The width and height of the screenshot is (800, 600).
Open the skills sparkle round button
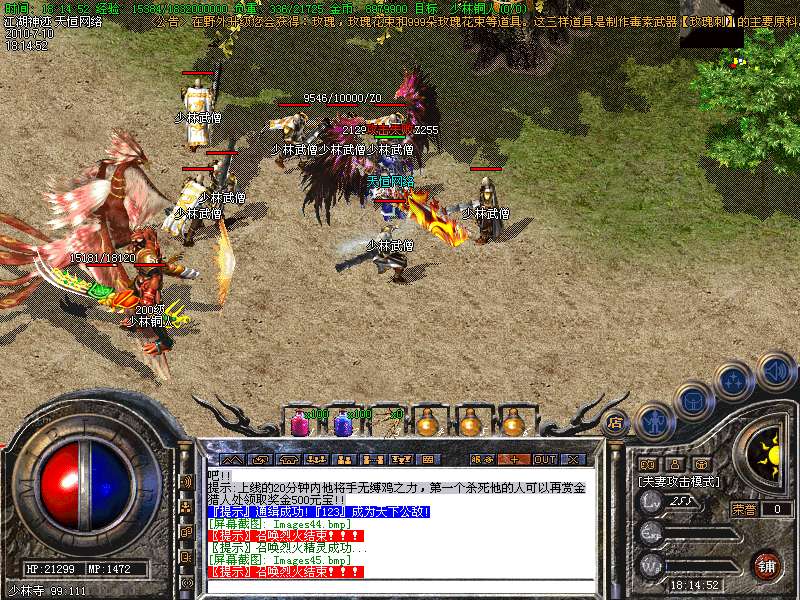click(x=735, y=381)
